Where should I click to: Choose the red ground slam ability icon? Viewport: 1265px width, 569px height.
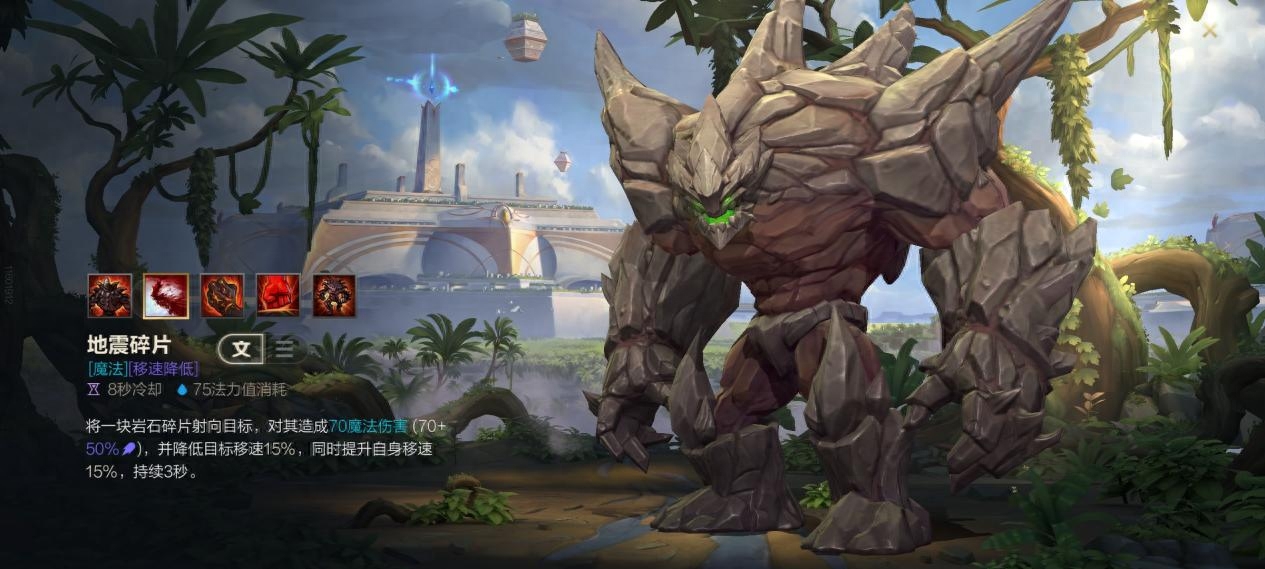tap(278, 296)
